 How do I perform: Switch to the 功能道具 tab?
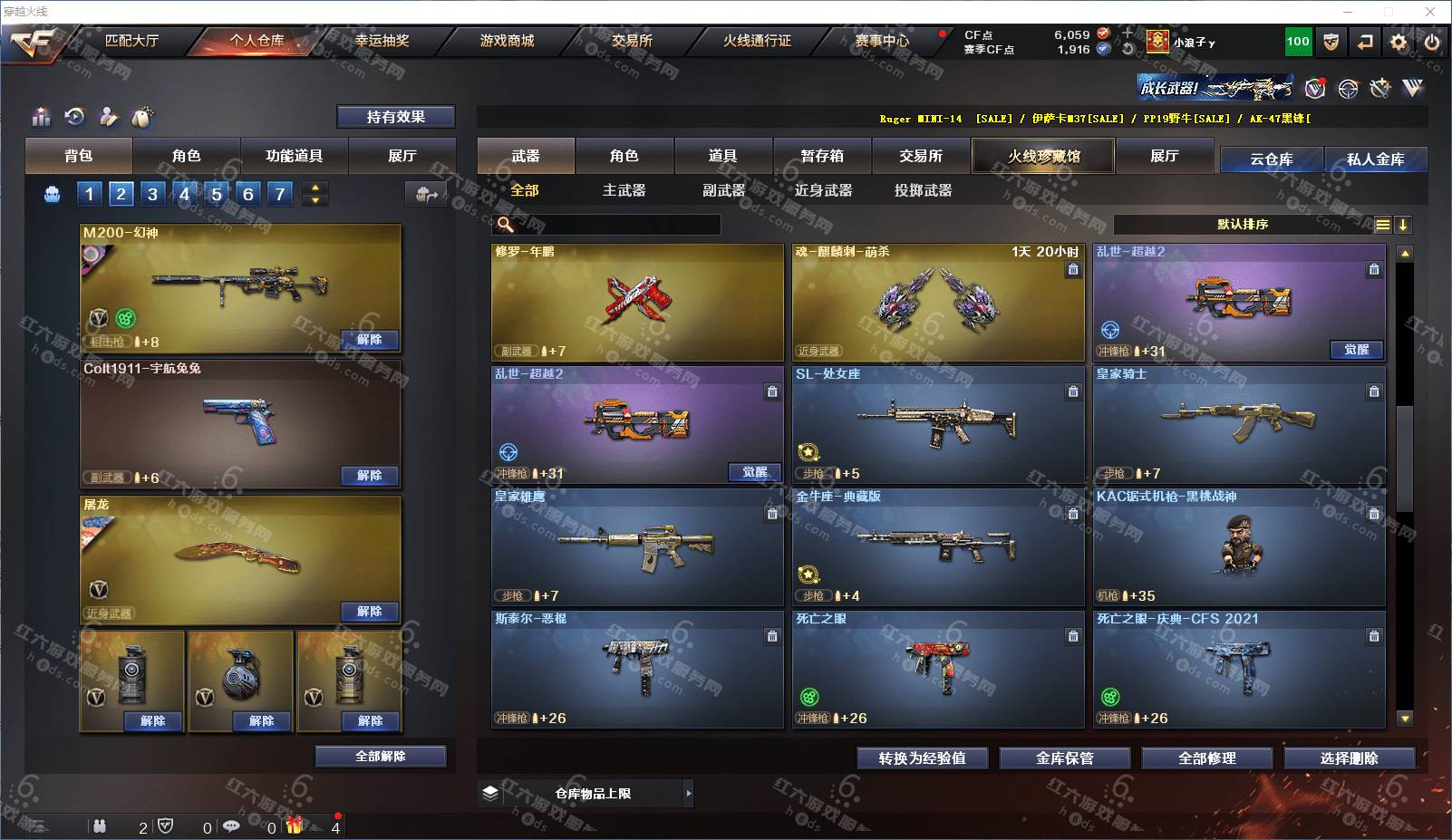(x=294, y=156)
